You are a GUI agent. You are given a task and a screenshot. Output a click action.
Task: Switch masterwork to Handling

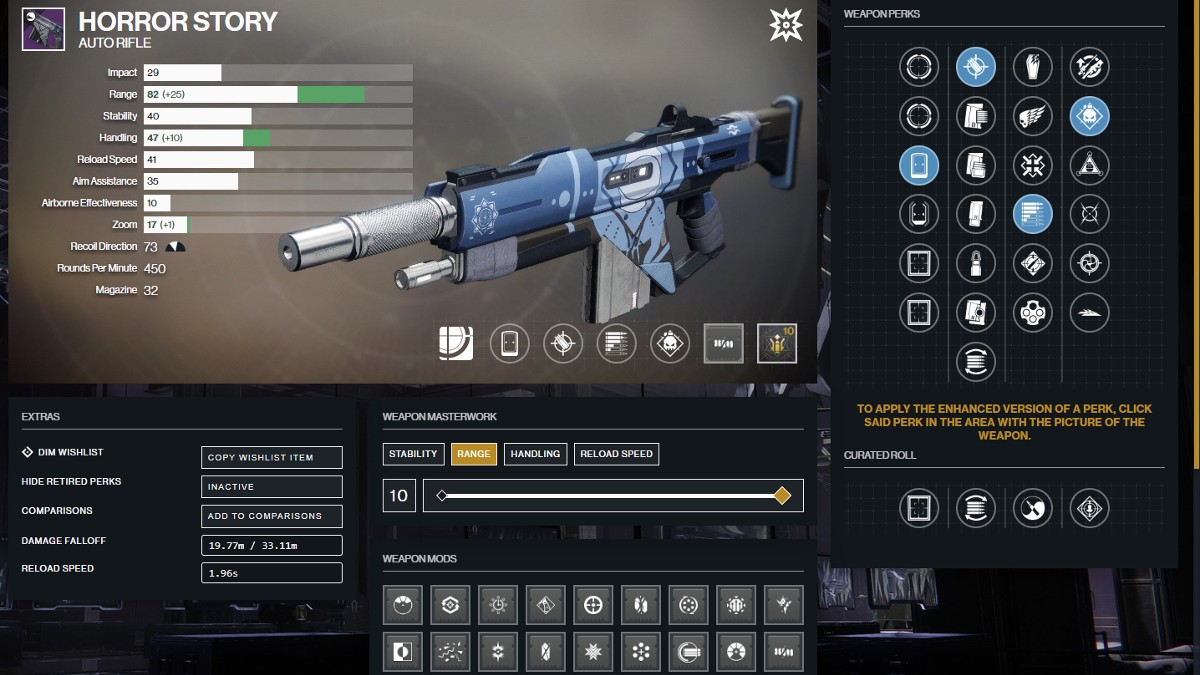click(x=535, y=454)
